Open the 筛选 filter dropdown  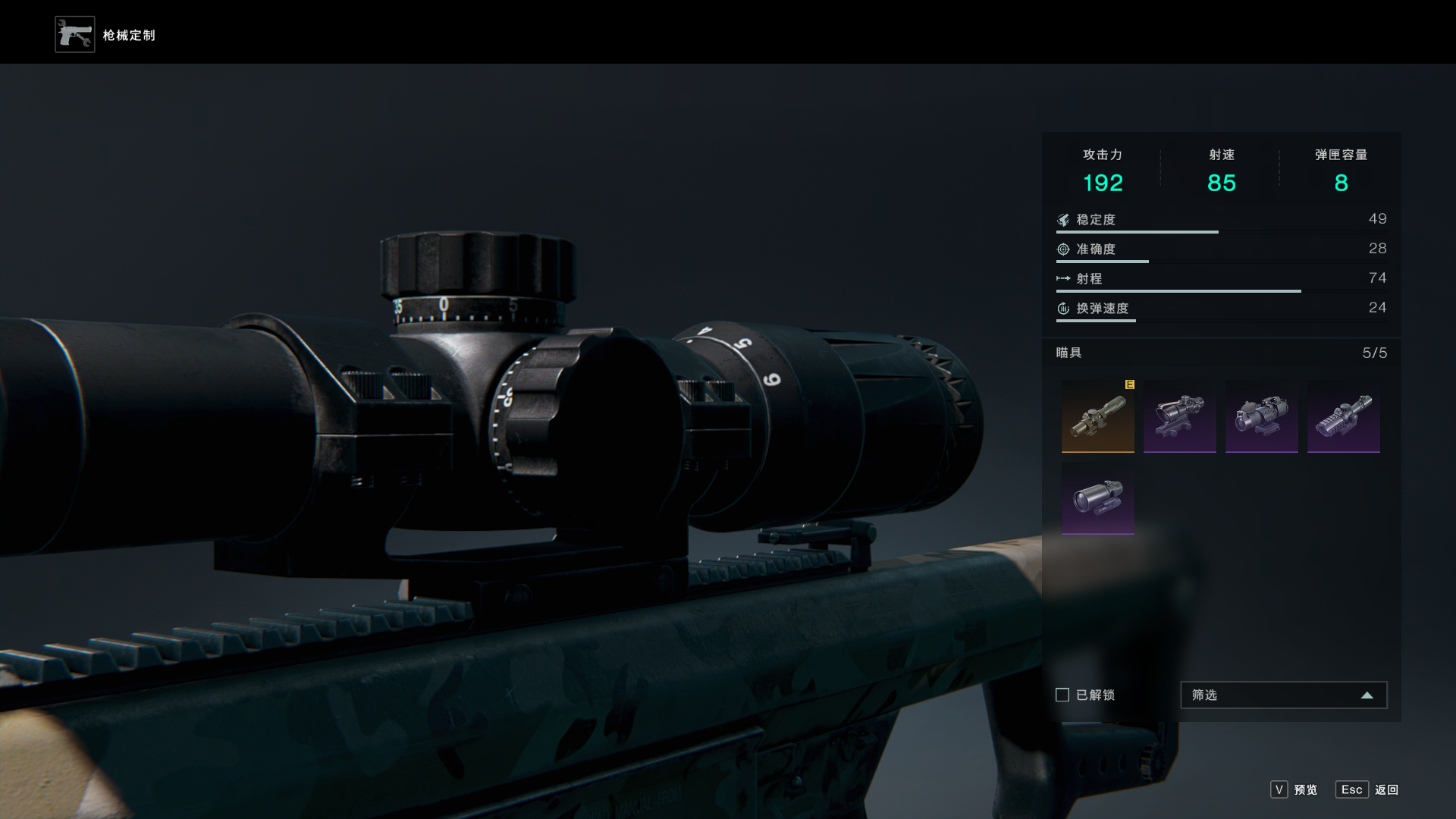1283,695
